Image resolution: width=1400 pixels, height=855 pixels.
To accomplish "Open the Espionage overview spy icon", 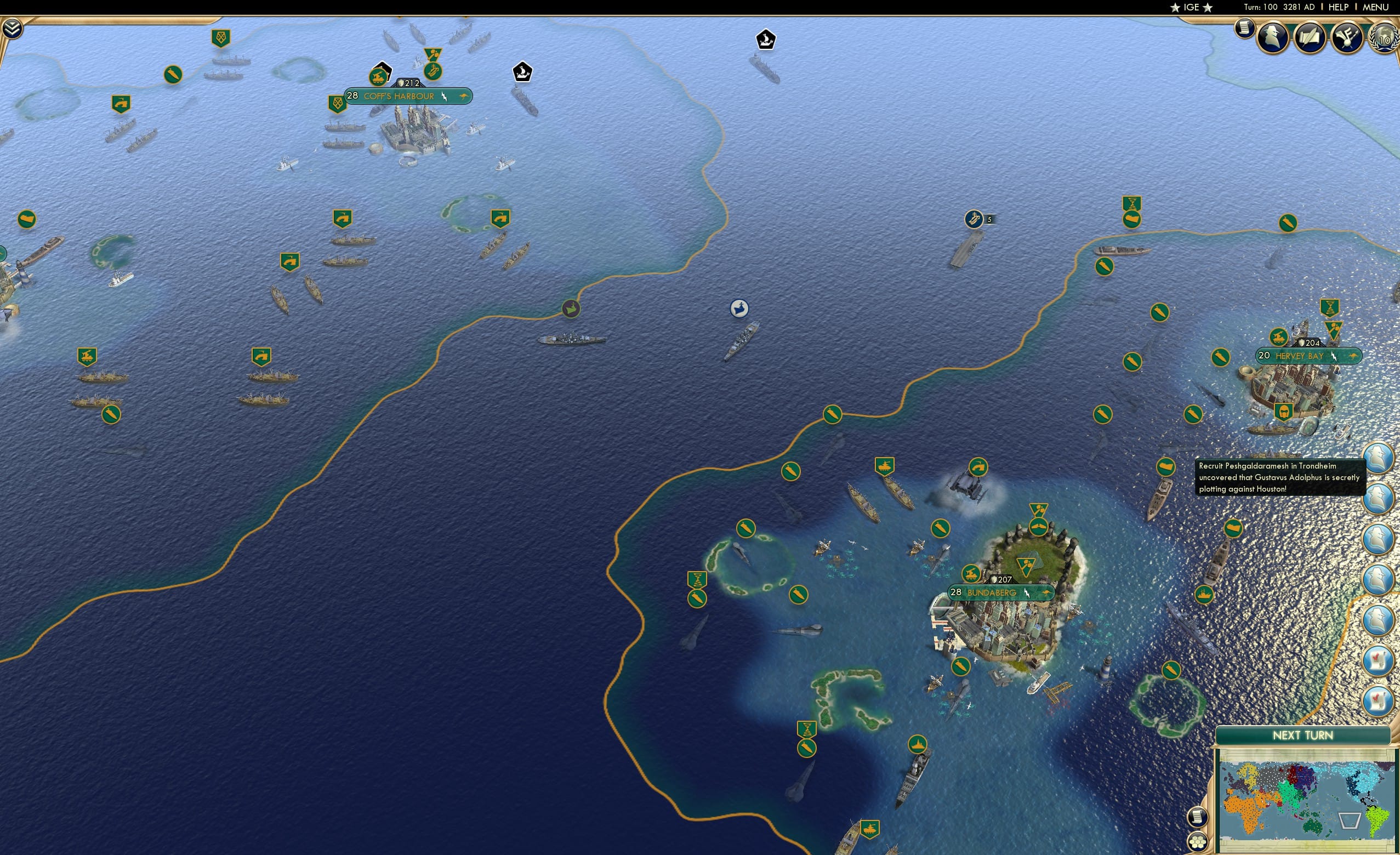I will [x=1272, y=37].
